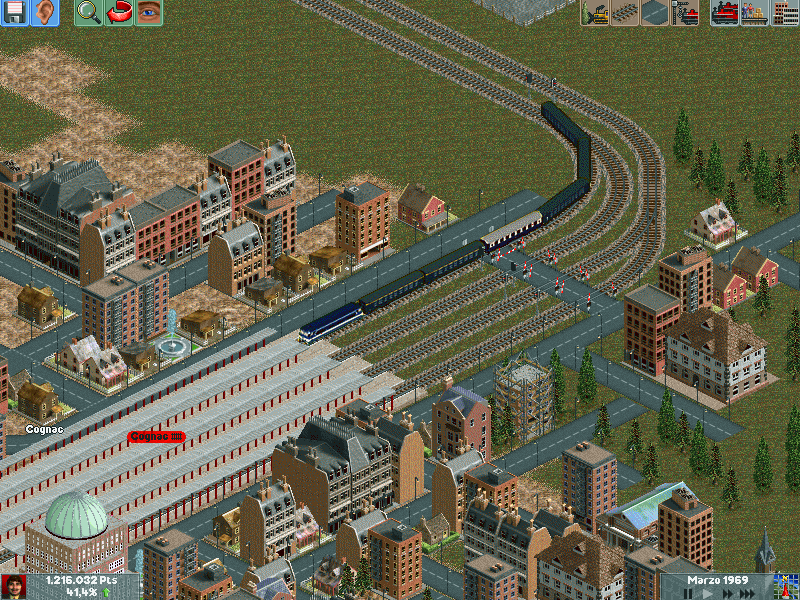This screenshot has width=800, height=600.
Task: Choose the railway track construction tool
Action: (625, 13)
